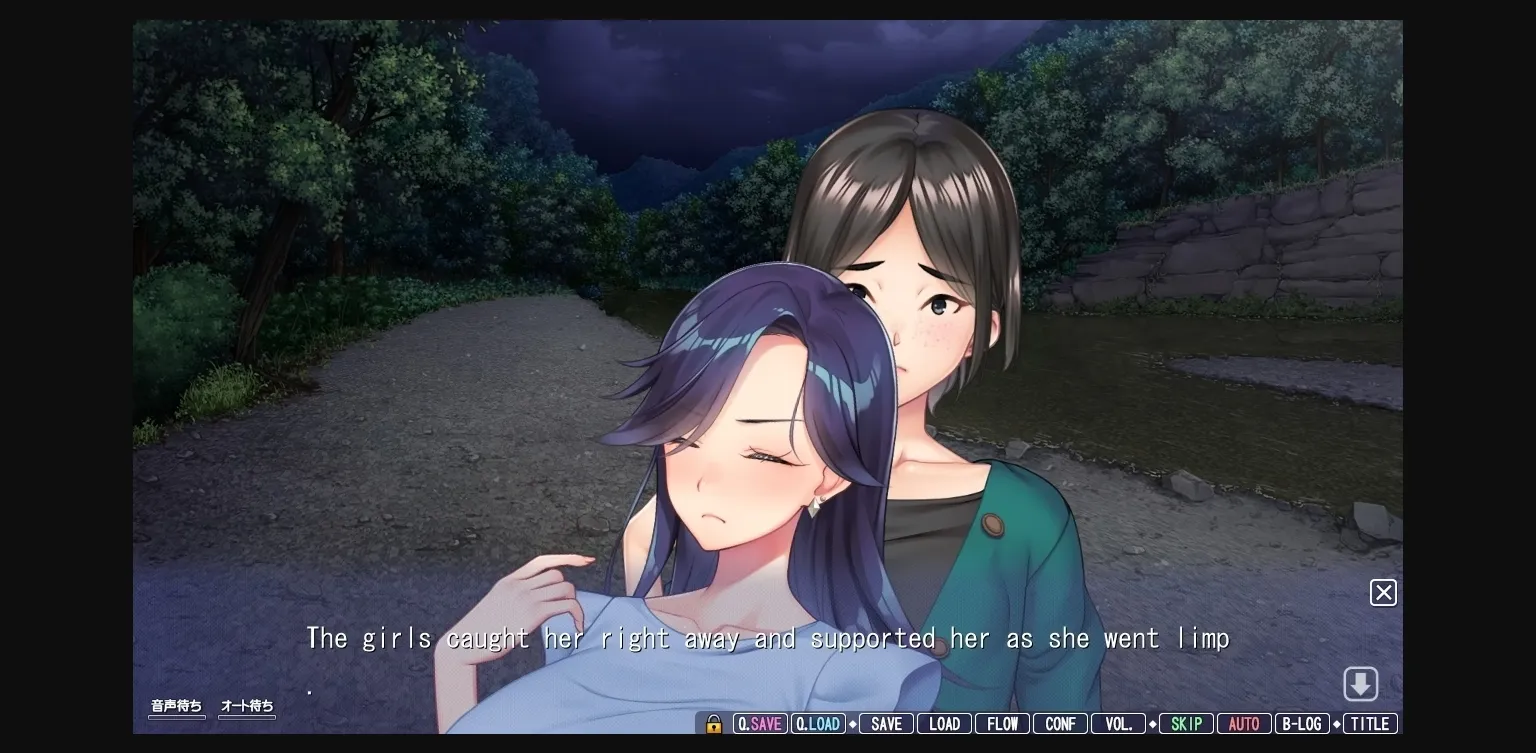Enable SKIP mode
This screenshot has width=1536, height=753.
point(1186,723)
